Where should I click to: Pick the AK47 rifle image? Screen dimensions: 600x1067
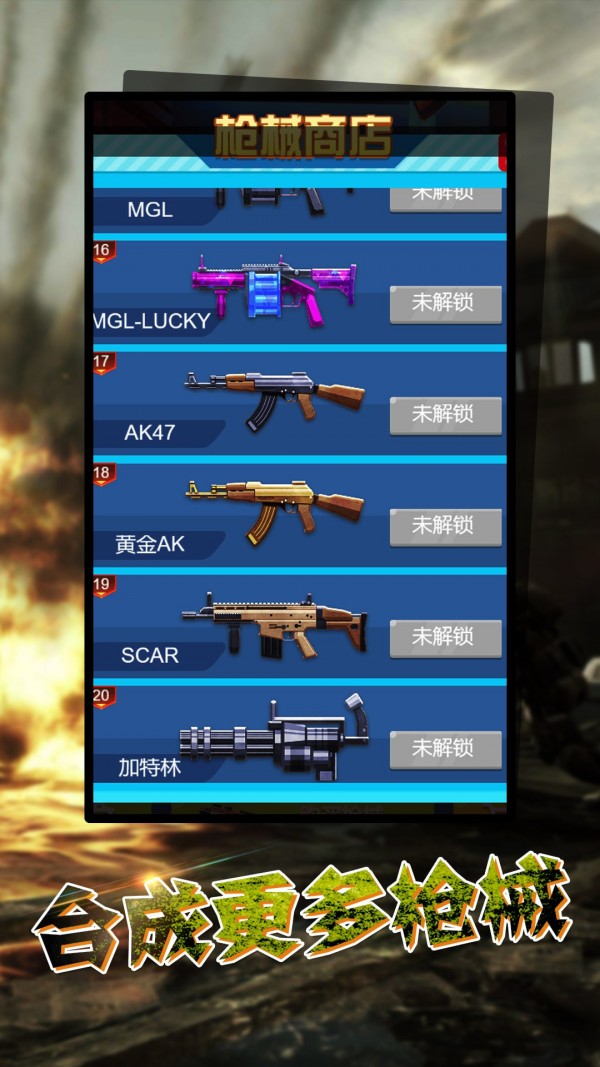(275, 397)
